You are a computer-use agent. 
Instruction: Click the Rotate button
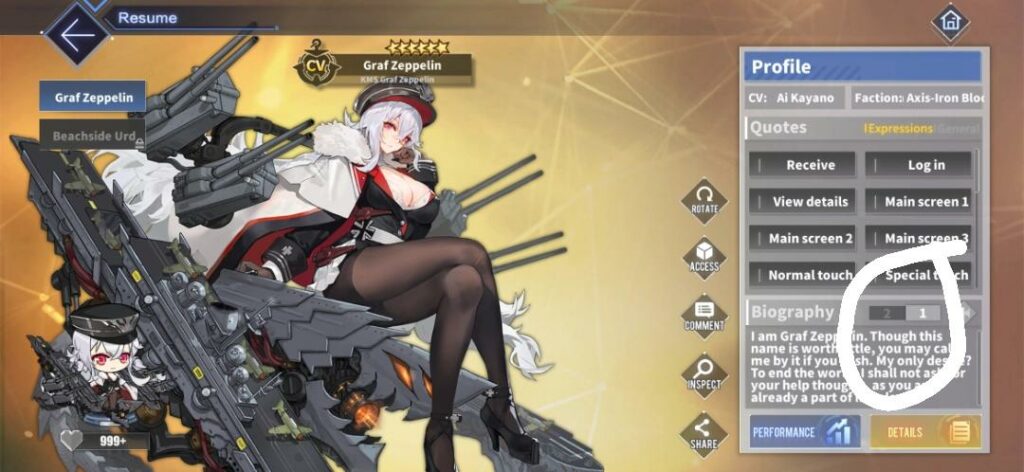(705, 198)
